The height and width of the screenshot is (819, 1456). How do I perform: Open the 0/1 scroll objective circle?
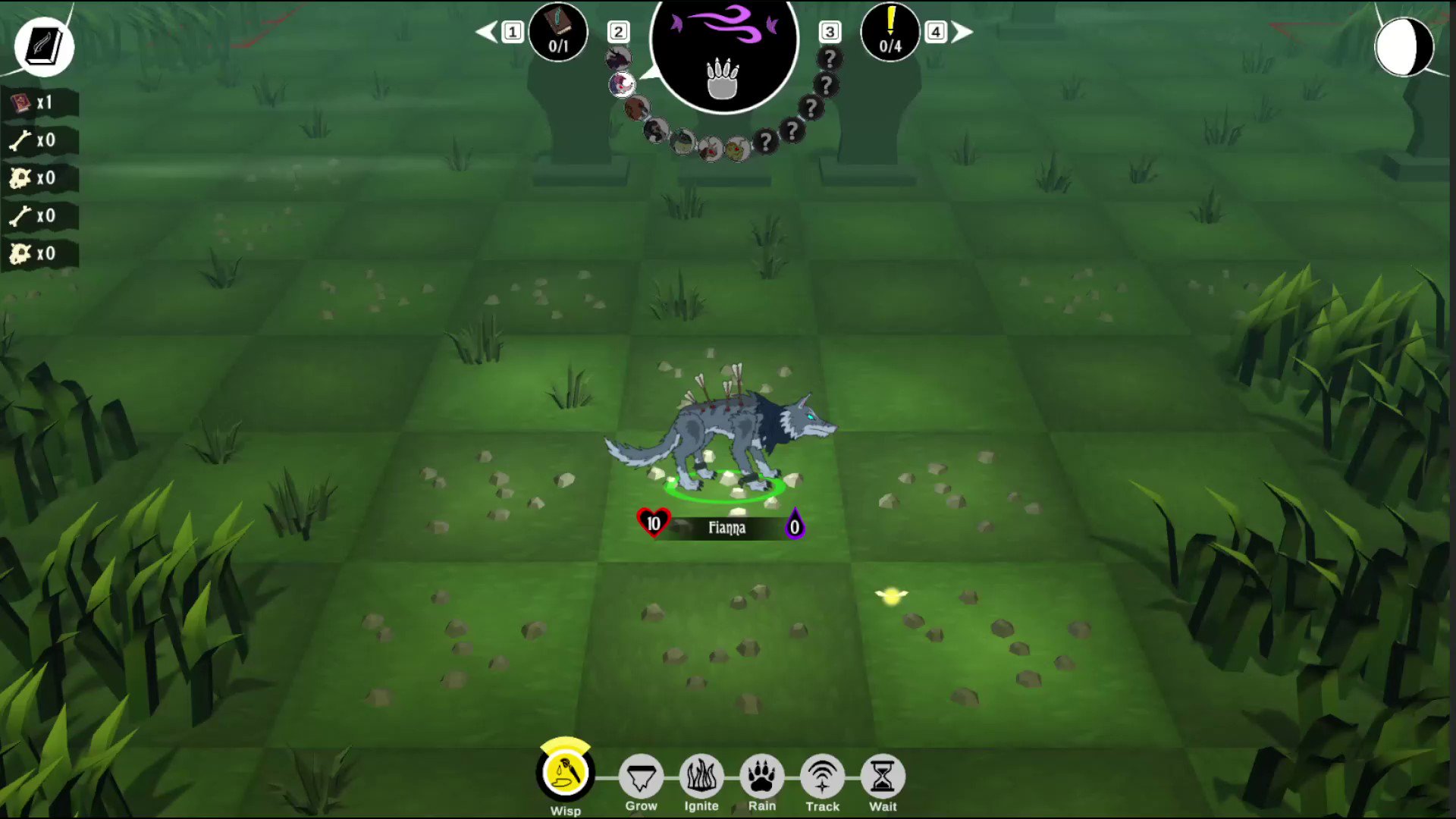[x=558, y=32]
